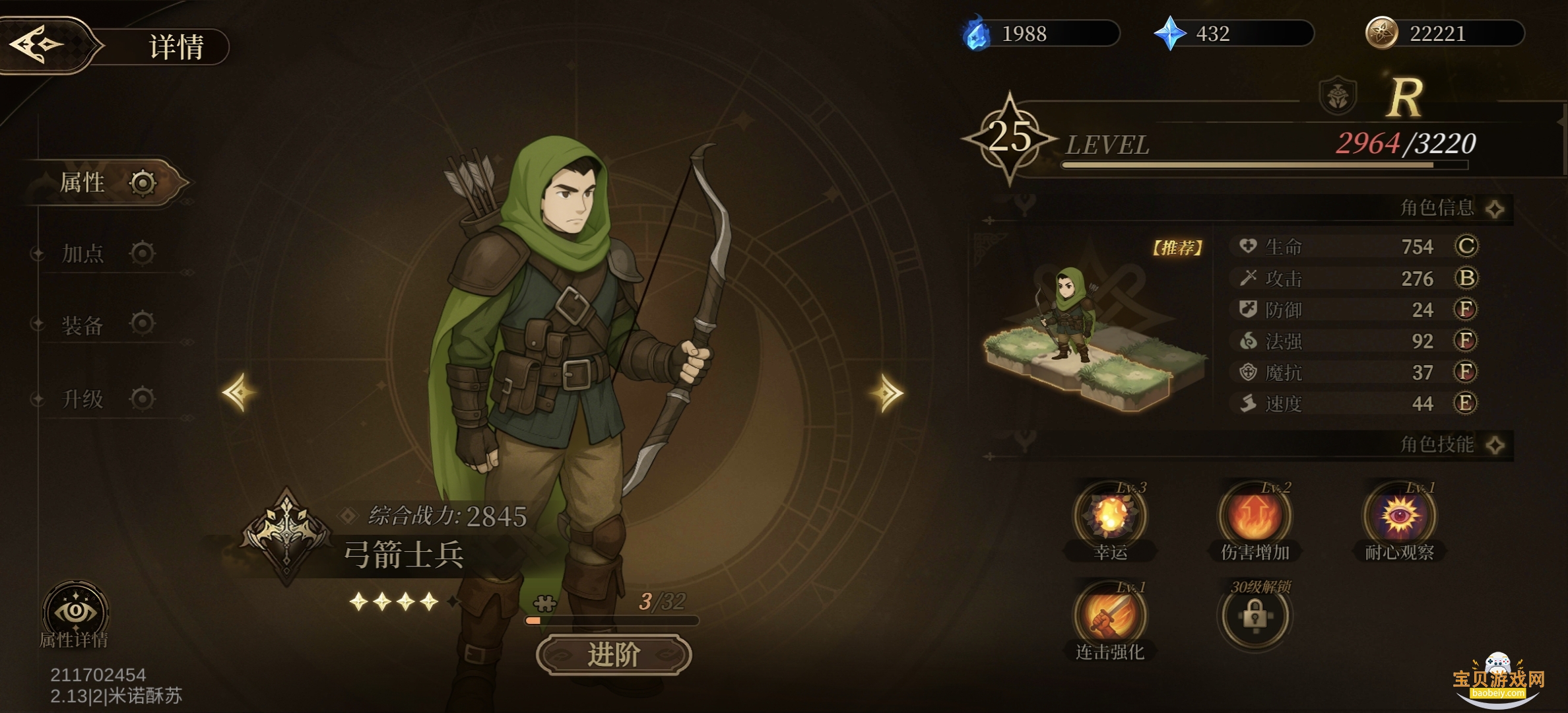1568x713 pixels.
Task: Show previous character with left arrow
Action: point(239,393)
